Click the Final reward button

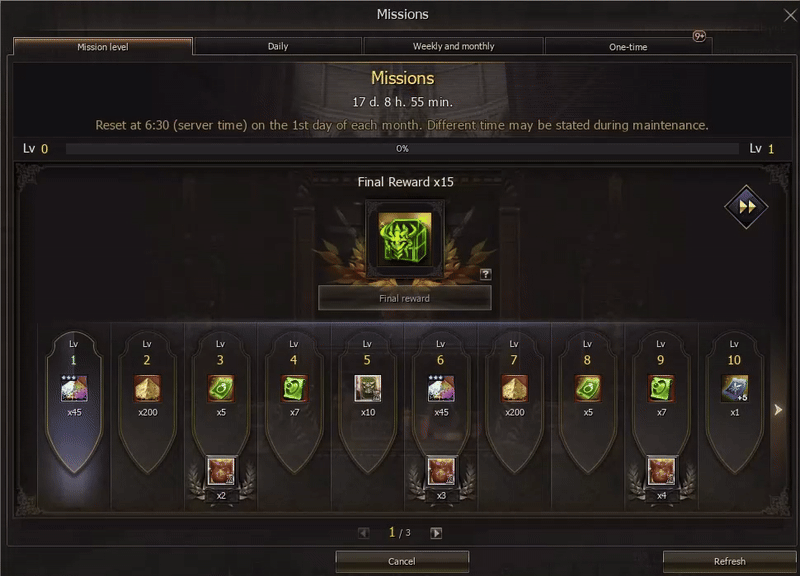[x=404, y=298]
